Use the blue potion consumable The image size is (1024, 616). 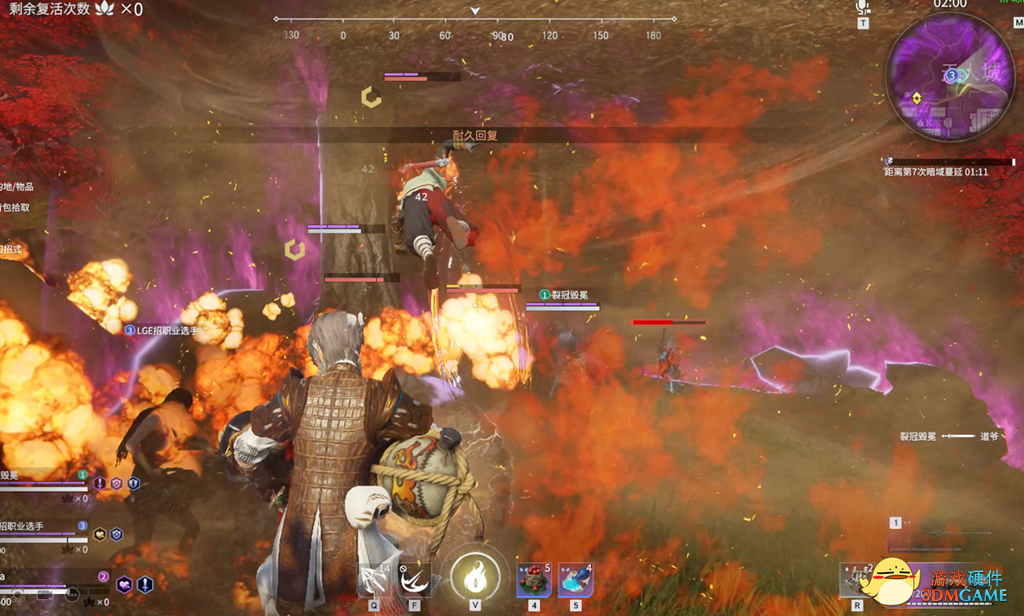(x=575, y=581)
